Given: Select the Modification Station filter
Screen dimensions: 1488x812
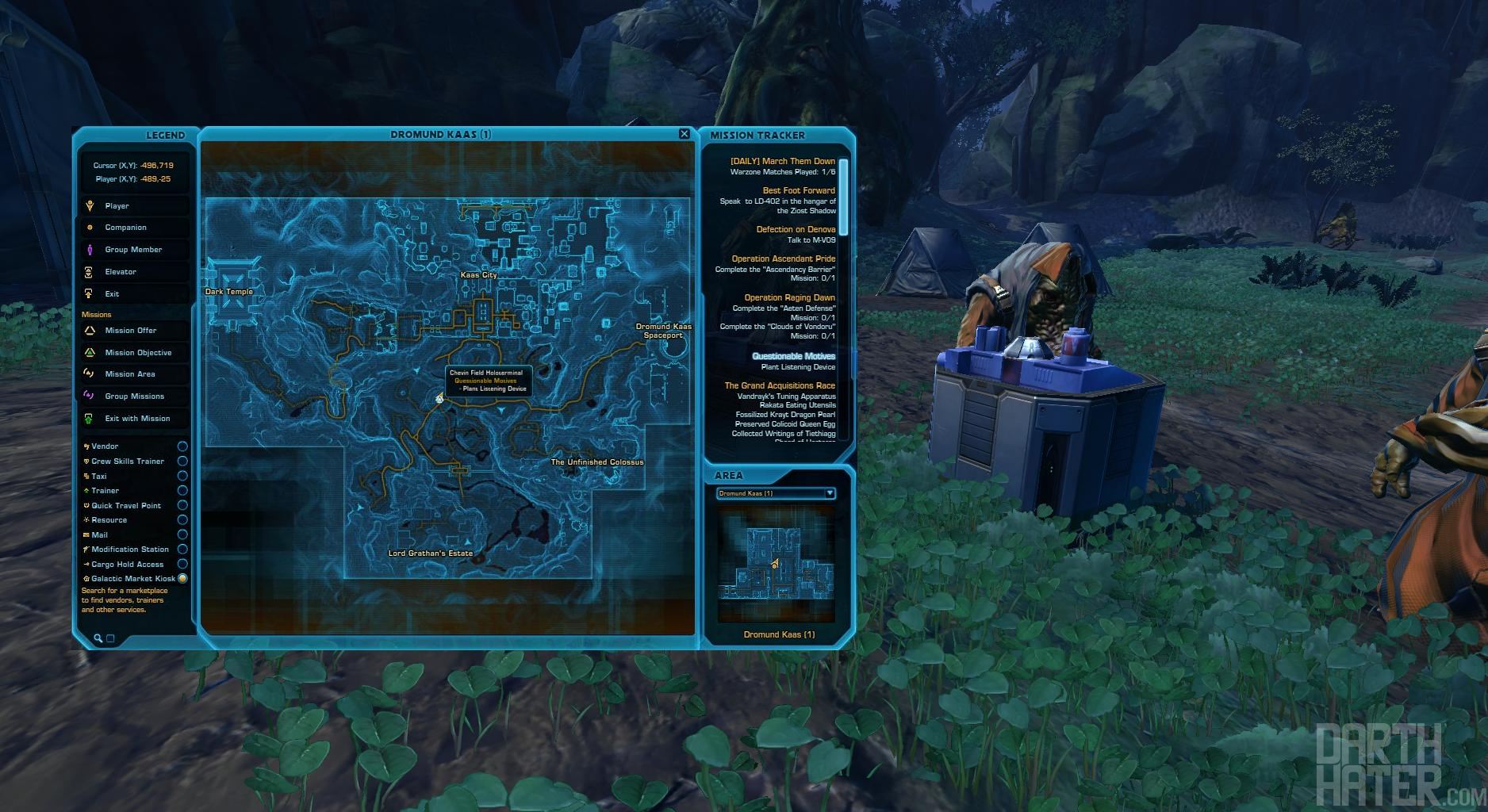Looking at the screenshot, I should click(x=182, y=550).
